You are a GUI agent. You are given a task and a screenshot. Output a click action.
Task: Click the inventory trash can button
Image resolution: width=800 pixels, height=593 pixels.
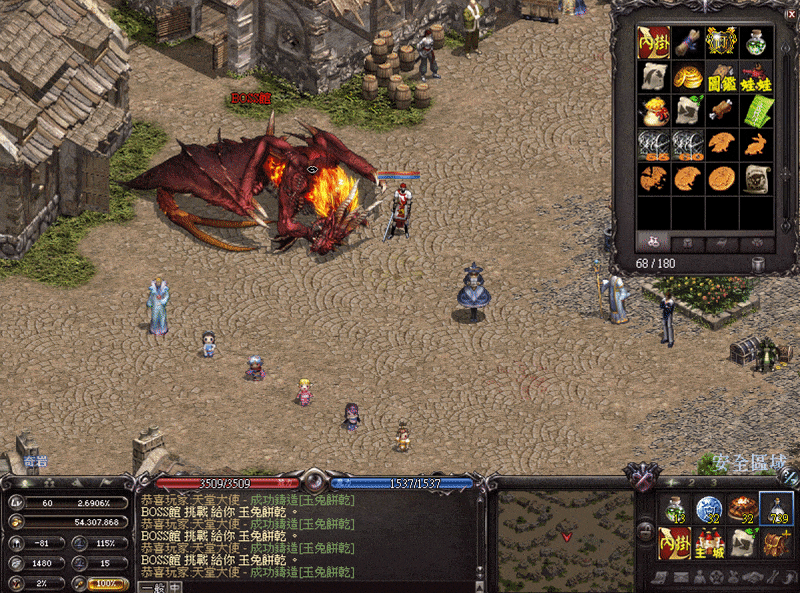pyautogui.click(x=759, y=263)
